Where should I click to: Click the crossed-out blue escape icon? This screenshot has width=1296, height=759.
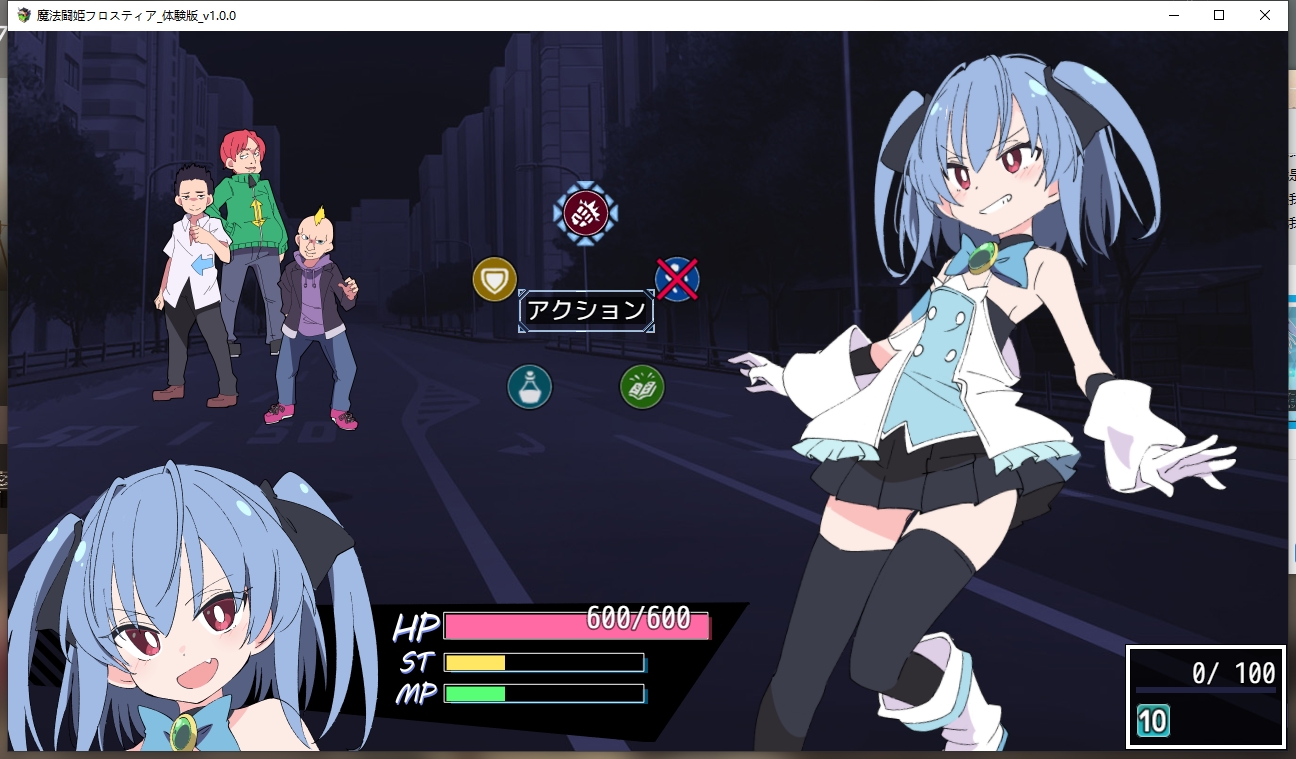pyautogui.click(x=677, y=279)
